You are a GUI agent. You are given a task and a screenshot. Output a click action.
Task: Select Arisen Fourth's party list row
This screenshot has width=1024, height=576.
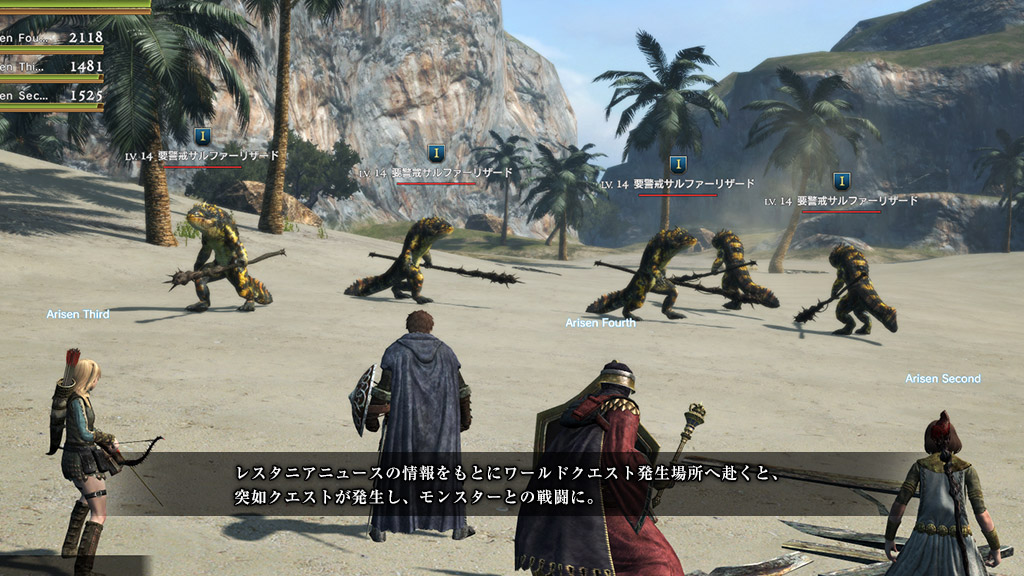pos(52,38)
